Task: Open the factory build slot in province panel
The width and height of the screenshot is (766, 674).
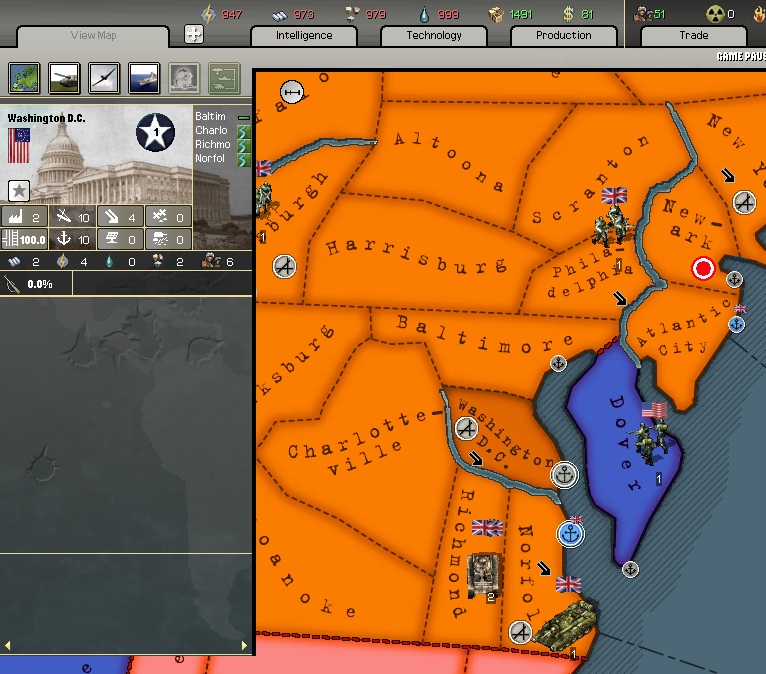Action: coord(25,217)
